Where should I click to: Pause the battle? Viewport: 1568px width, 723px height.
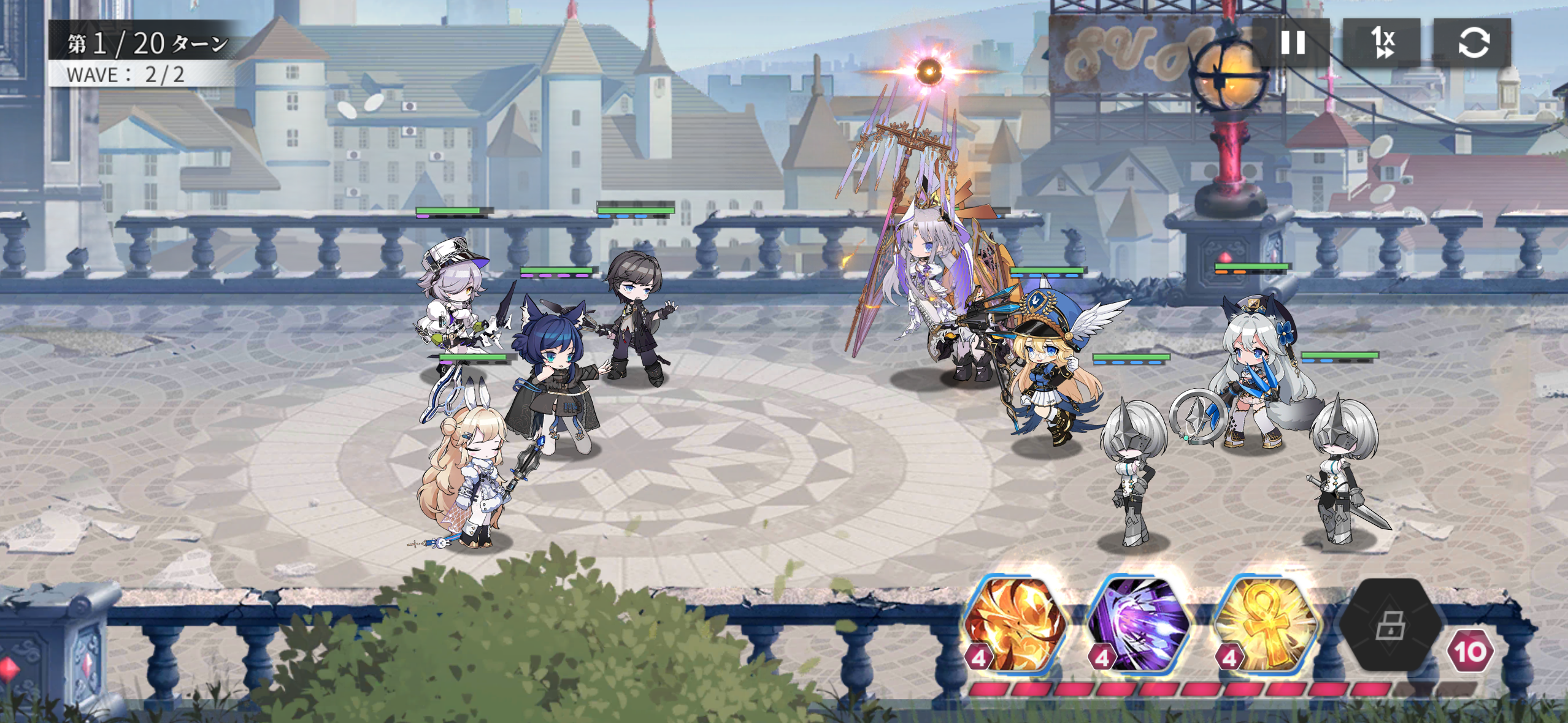click(x=1292, y=43)
